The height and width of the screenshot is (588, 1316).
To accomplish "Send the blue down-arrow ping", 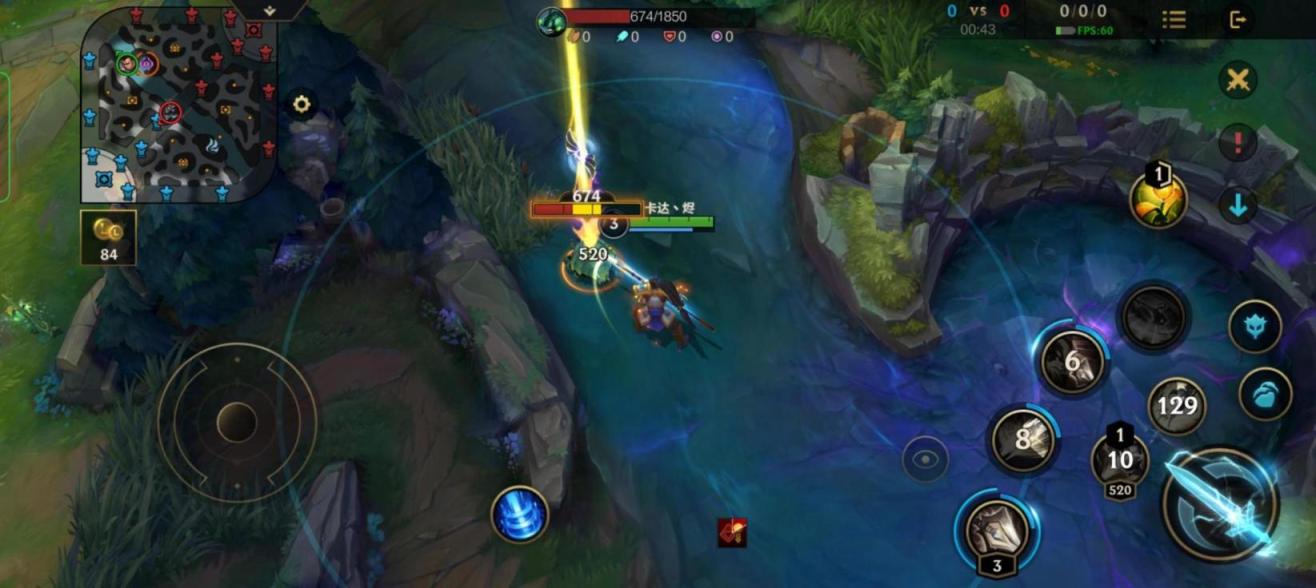I will pyautogui.click(x=1238, y=206).
